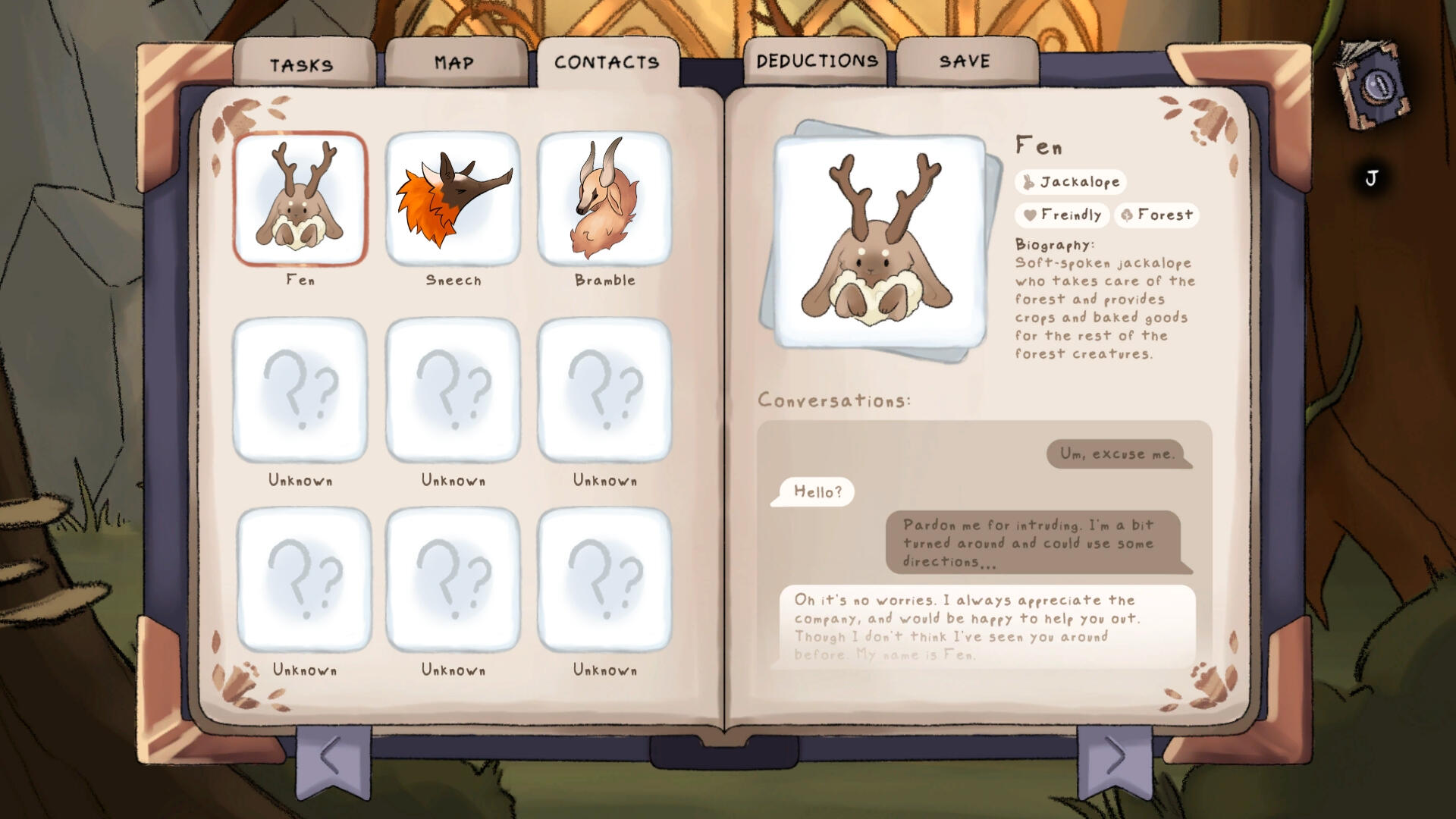Choose the Sneech contact card

(x=453, y=199)
